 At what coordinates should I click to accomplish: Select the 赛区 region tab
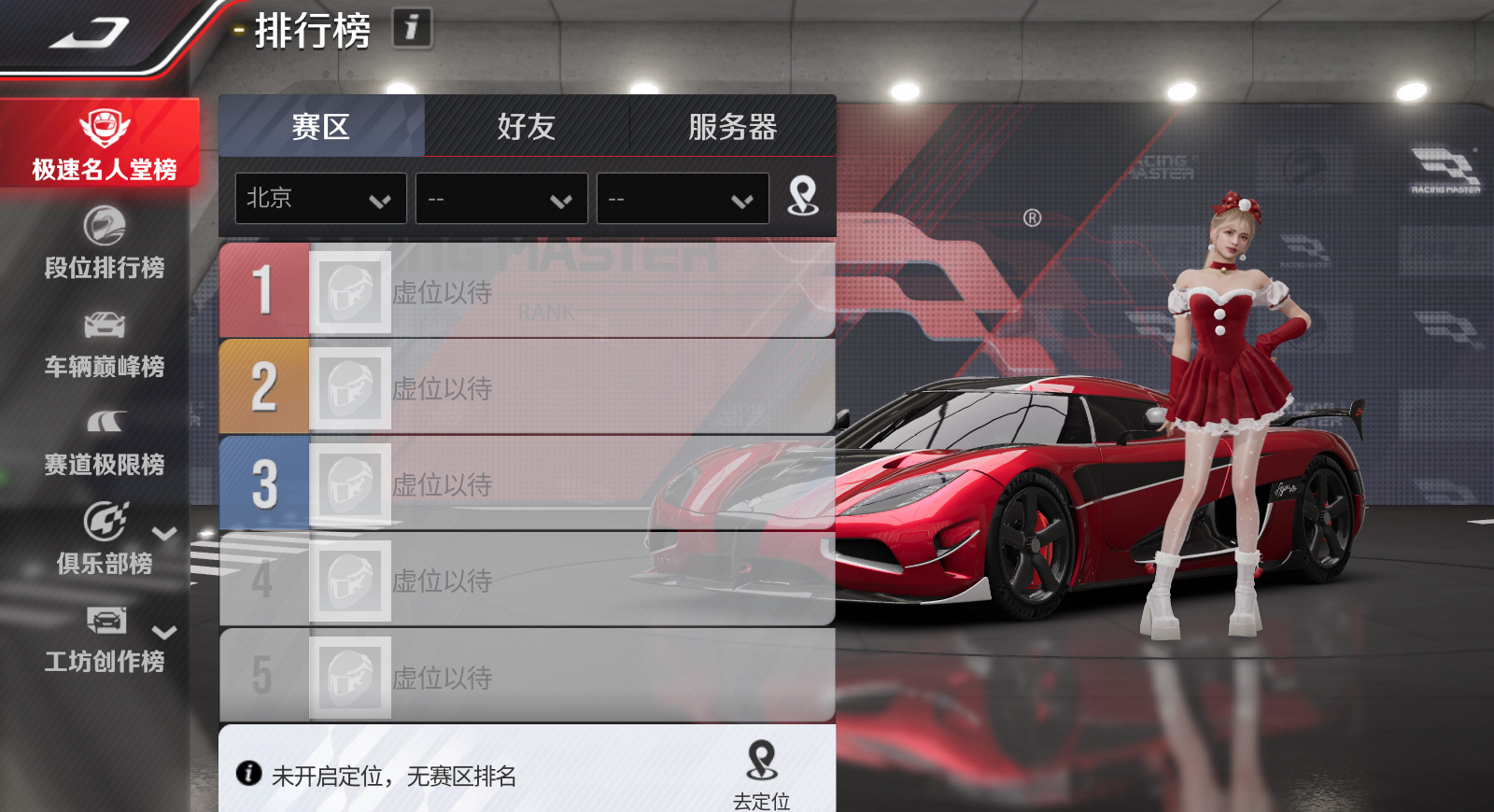point(322,127)
